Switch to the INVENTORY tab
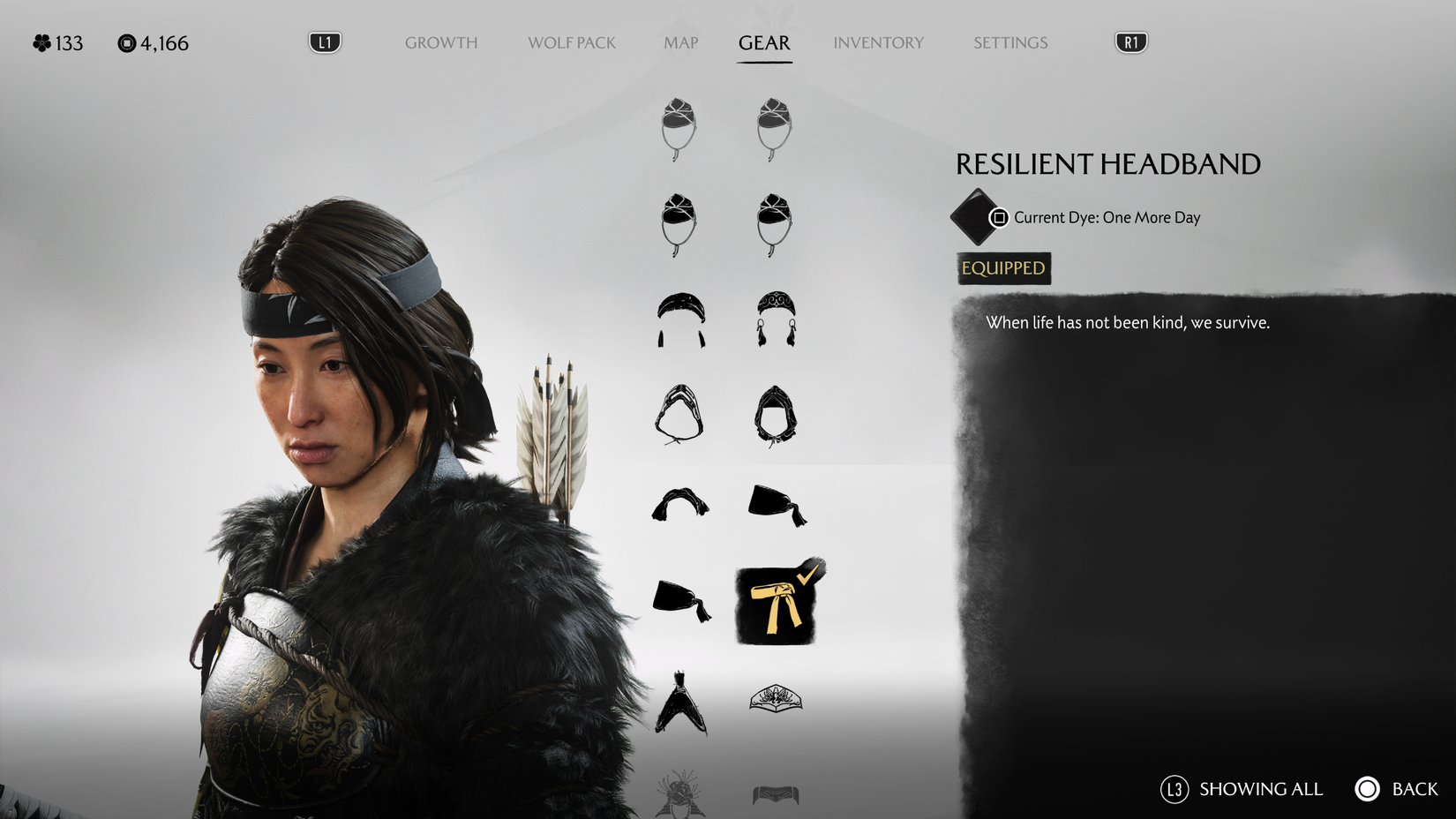 click(879, 42)
